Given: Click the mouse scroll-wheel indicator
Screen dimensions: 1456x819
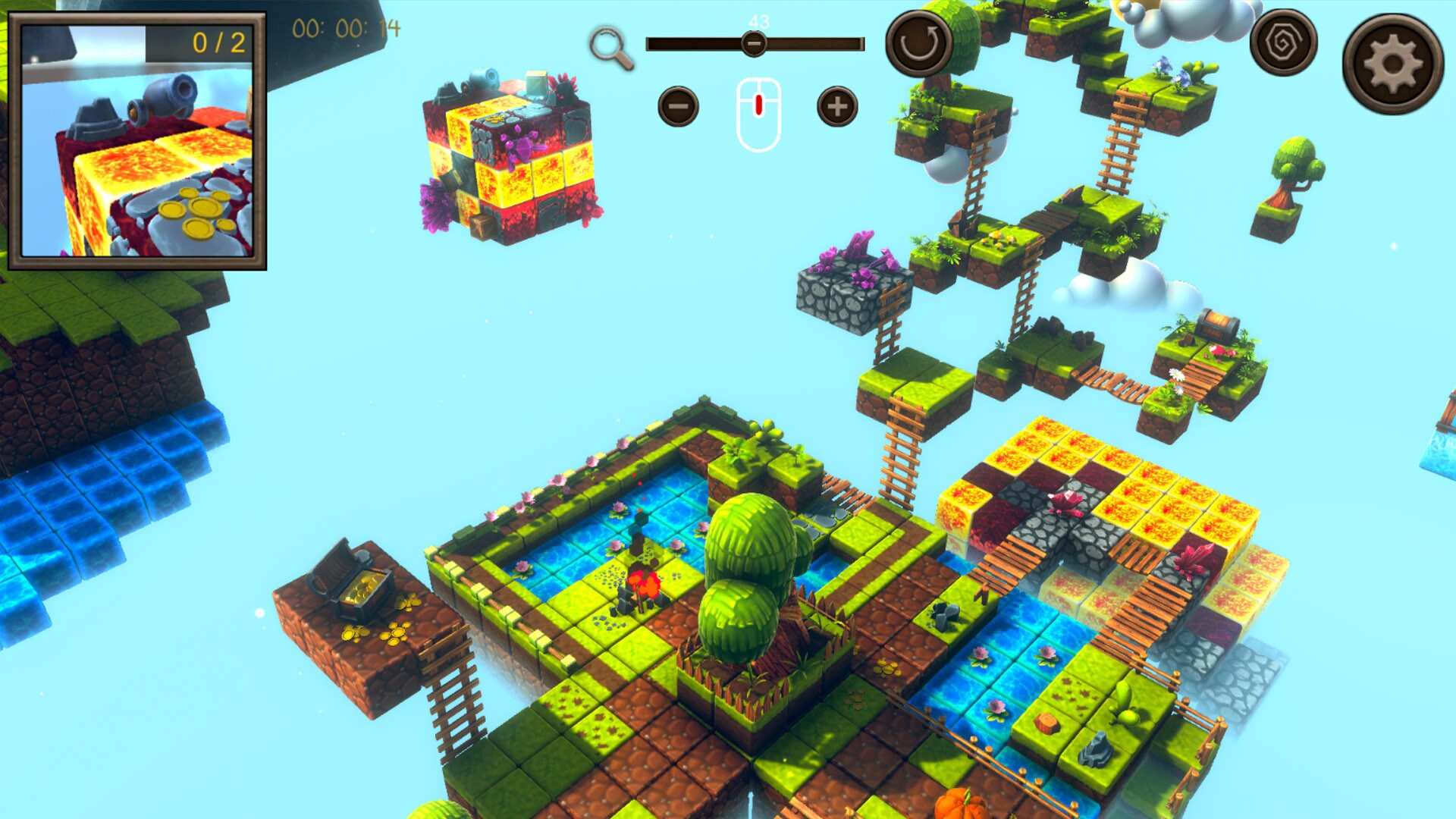Looking at the screenshot, I should click(758, 106).
